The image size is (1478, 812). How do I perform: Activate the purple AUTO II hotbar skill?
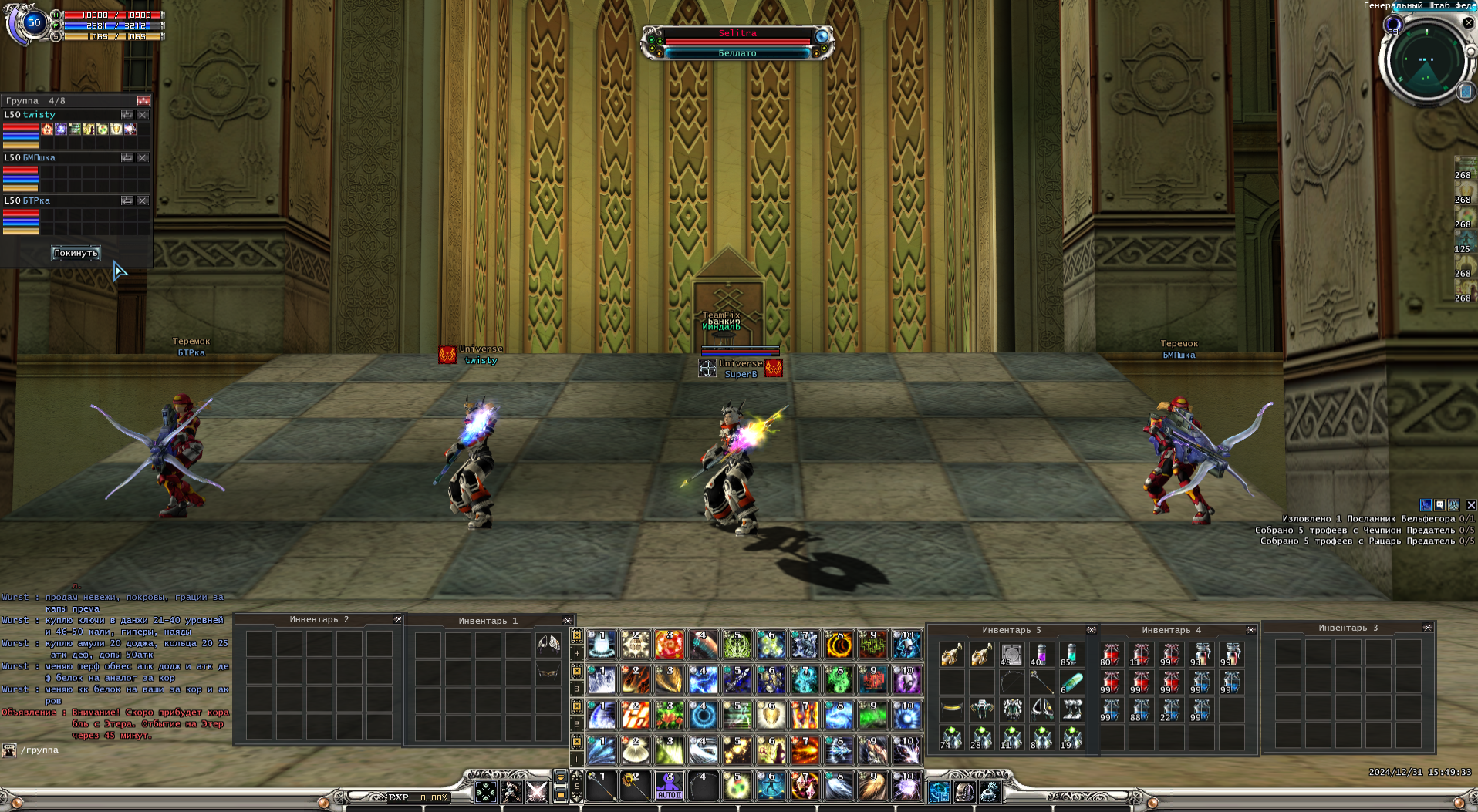coord(669,787)
